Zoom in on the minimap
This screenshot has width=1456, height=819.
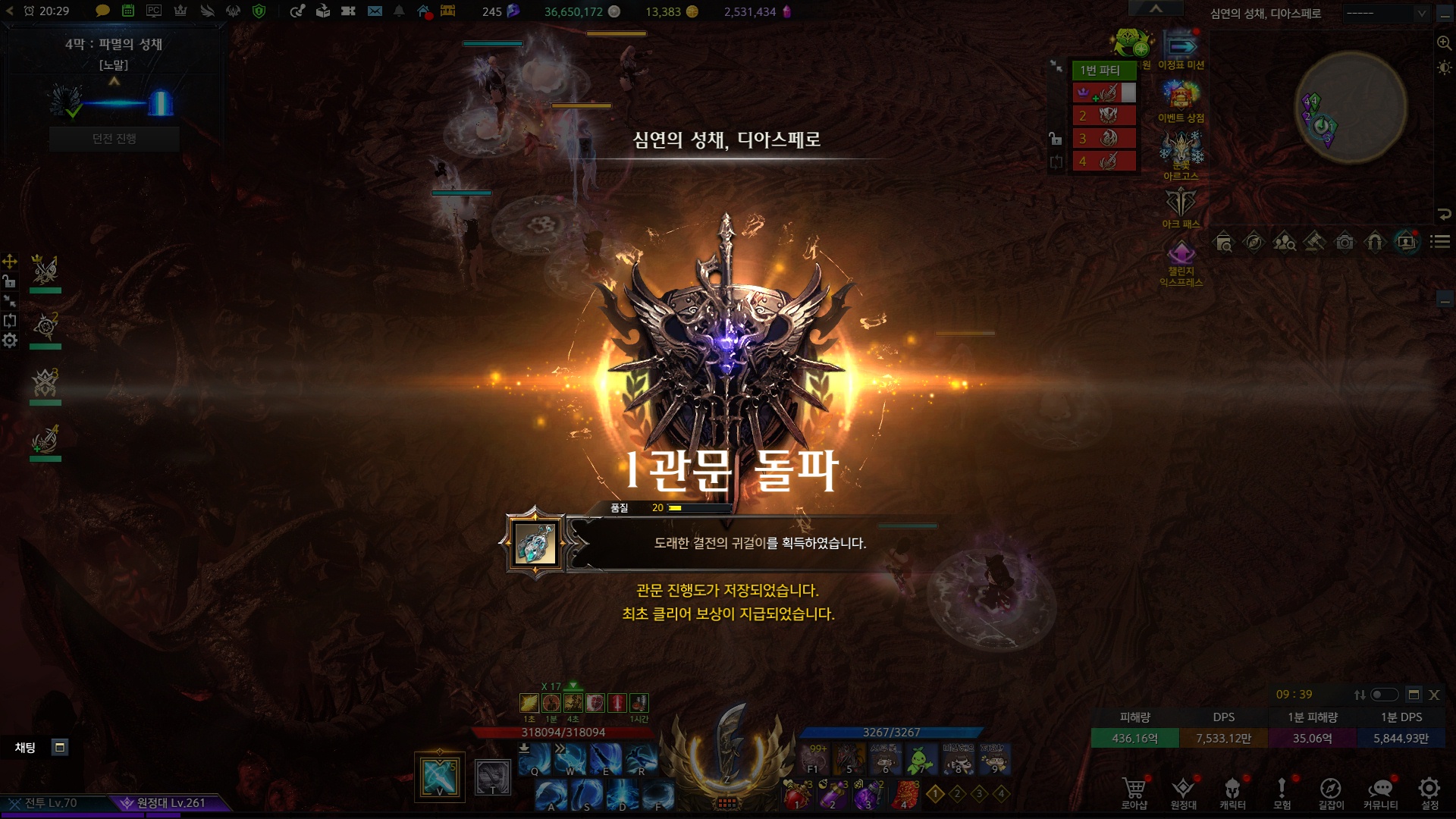pyautogui.click(x=1444, y=43)
